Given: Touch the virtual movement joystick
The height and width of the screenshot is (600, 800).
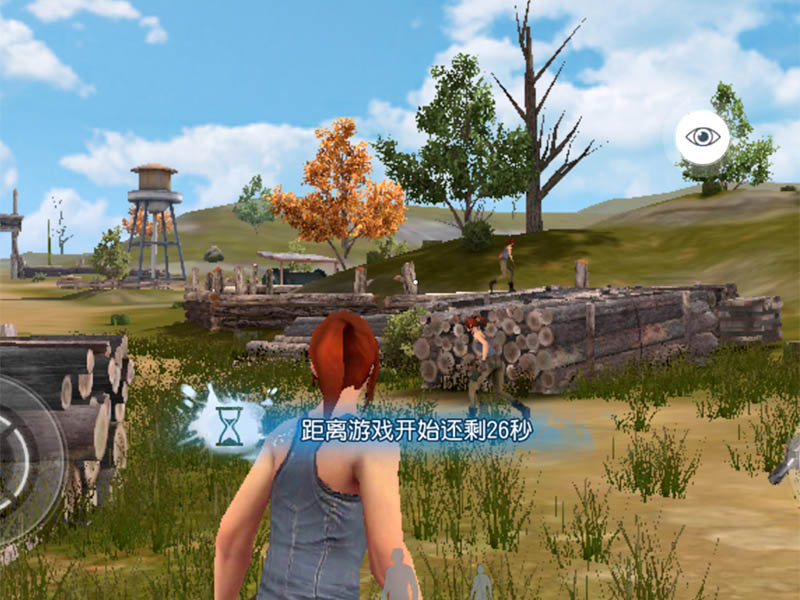Looking at the screenshot, I should pos(22,462).
